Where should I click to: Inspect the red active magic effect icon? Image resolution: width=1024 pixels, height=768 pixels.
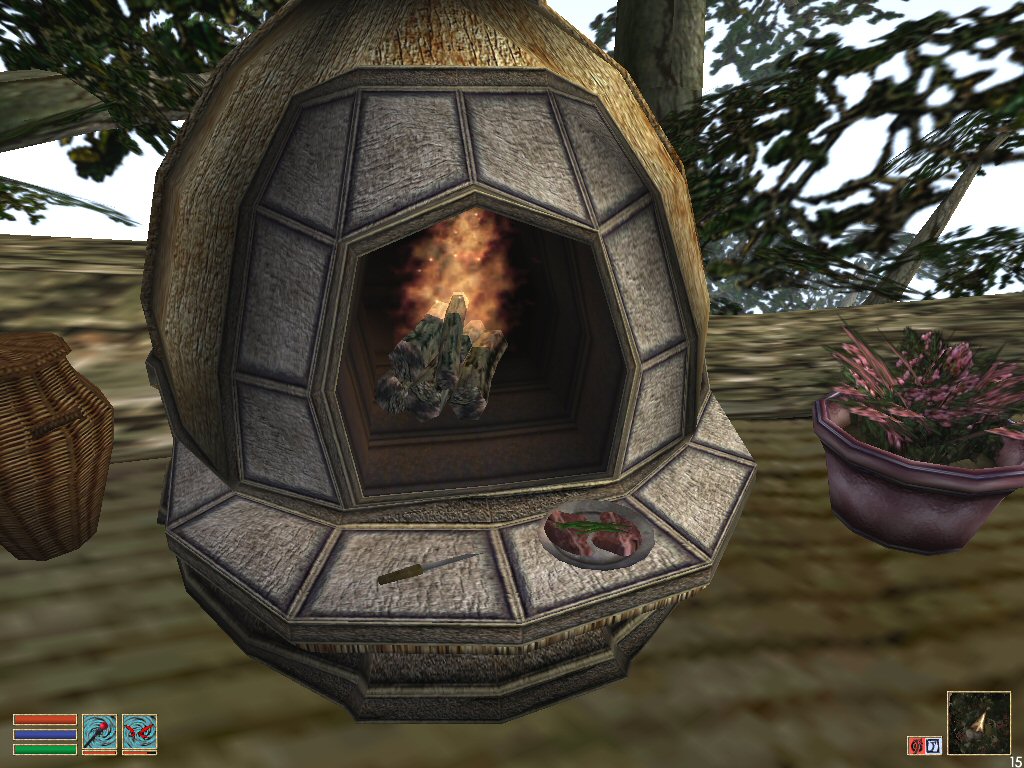point(915,745)
